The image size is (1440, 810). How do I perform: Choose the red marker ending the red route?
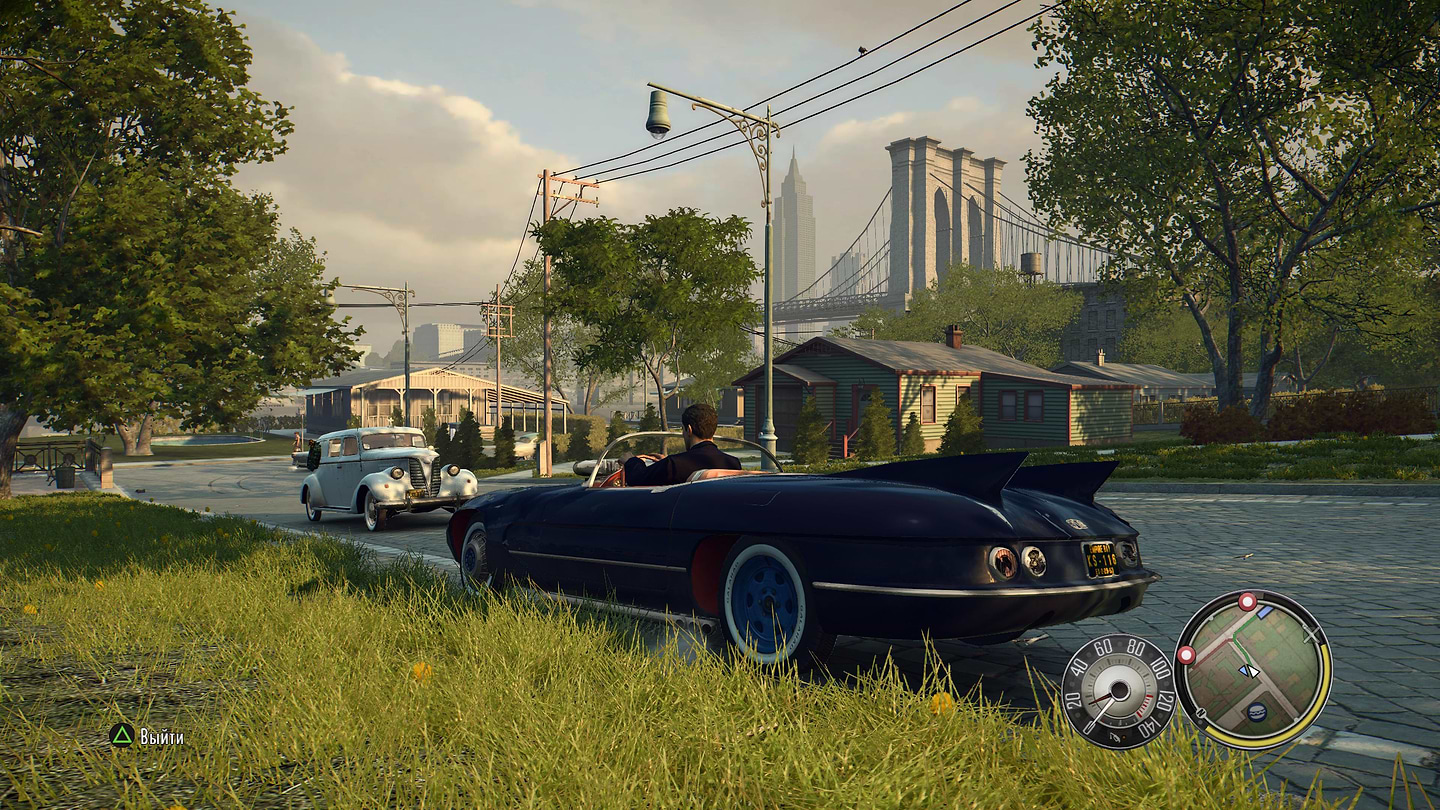point(1186,655)
